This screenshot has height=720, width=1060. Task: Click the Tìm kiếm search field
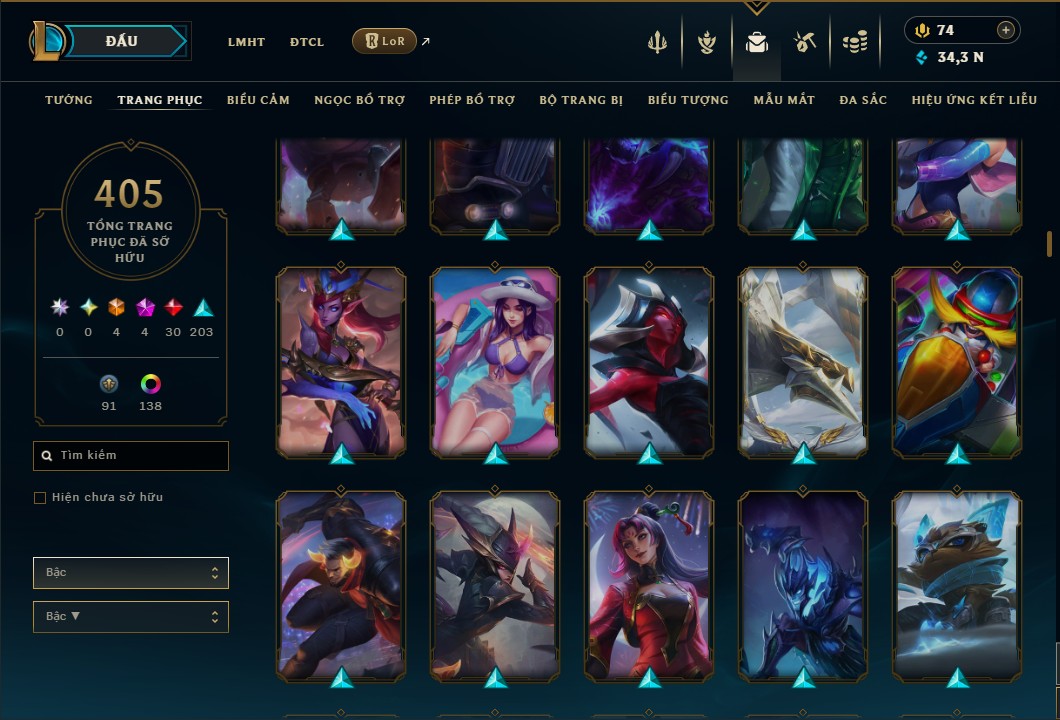131,456
